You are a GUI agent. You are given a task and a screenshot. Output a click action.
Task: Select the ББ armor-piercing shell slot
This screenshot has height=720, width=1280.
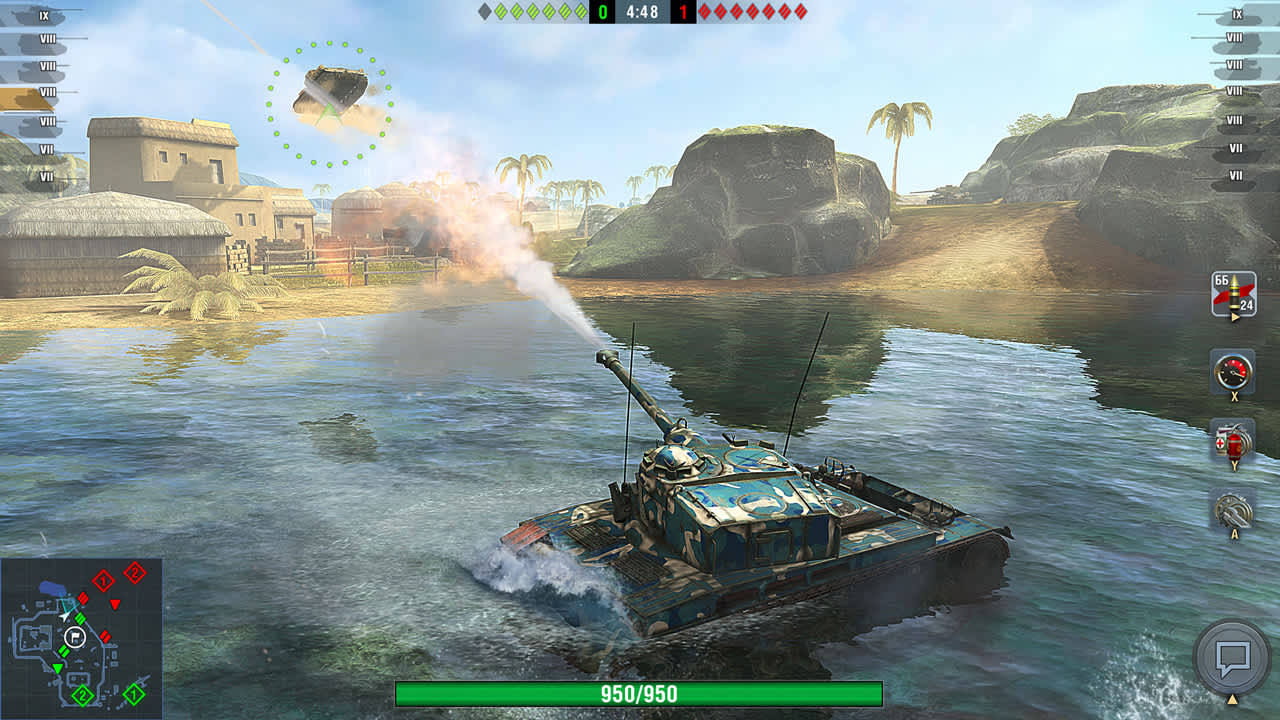point(1235,292)
